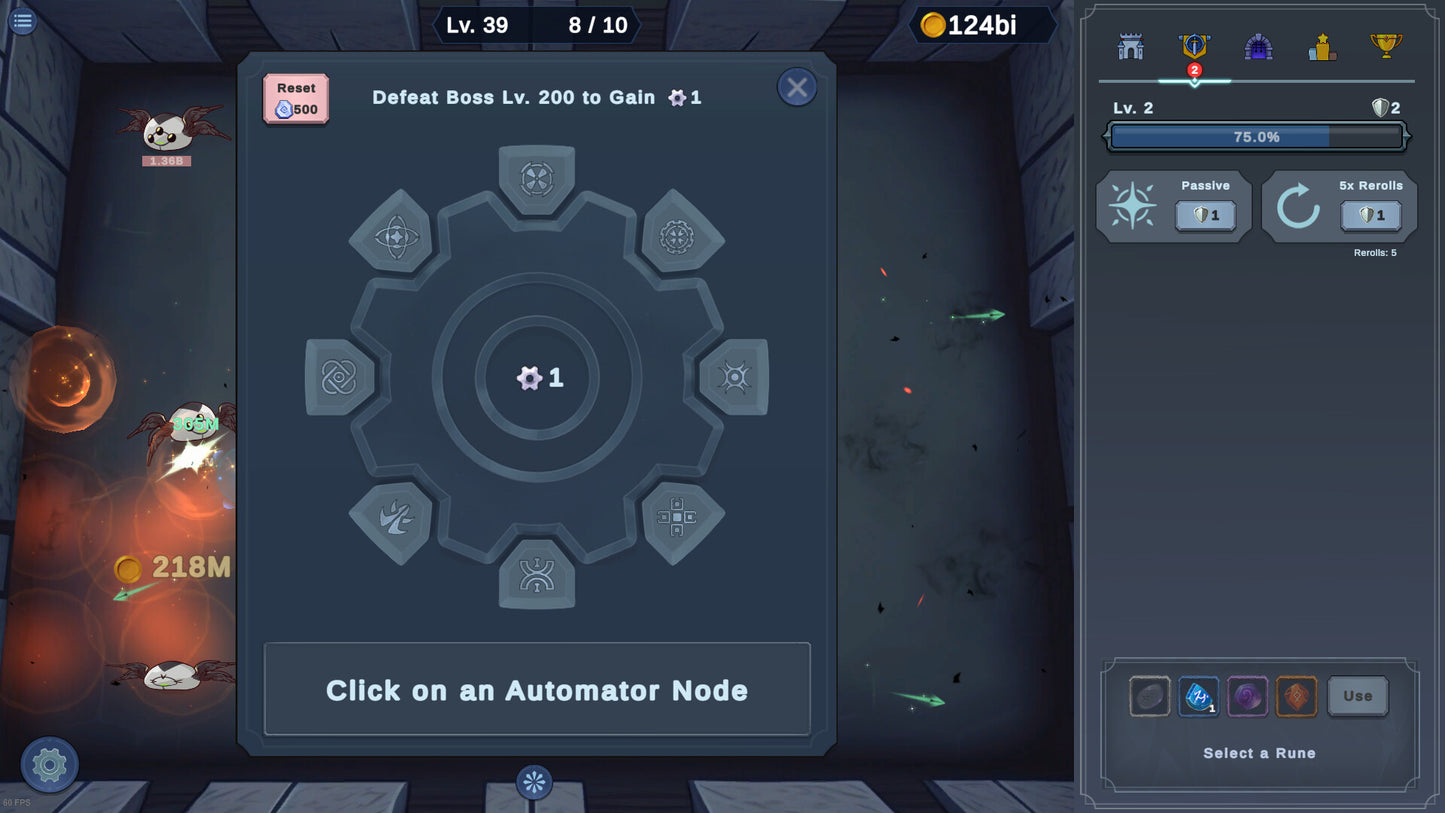Switch to the sword banner tab
The image size is (1445, 813).
1194,47
